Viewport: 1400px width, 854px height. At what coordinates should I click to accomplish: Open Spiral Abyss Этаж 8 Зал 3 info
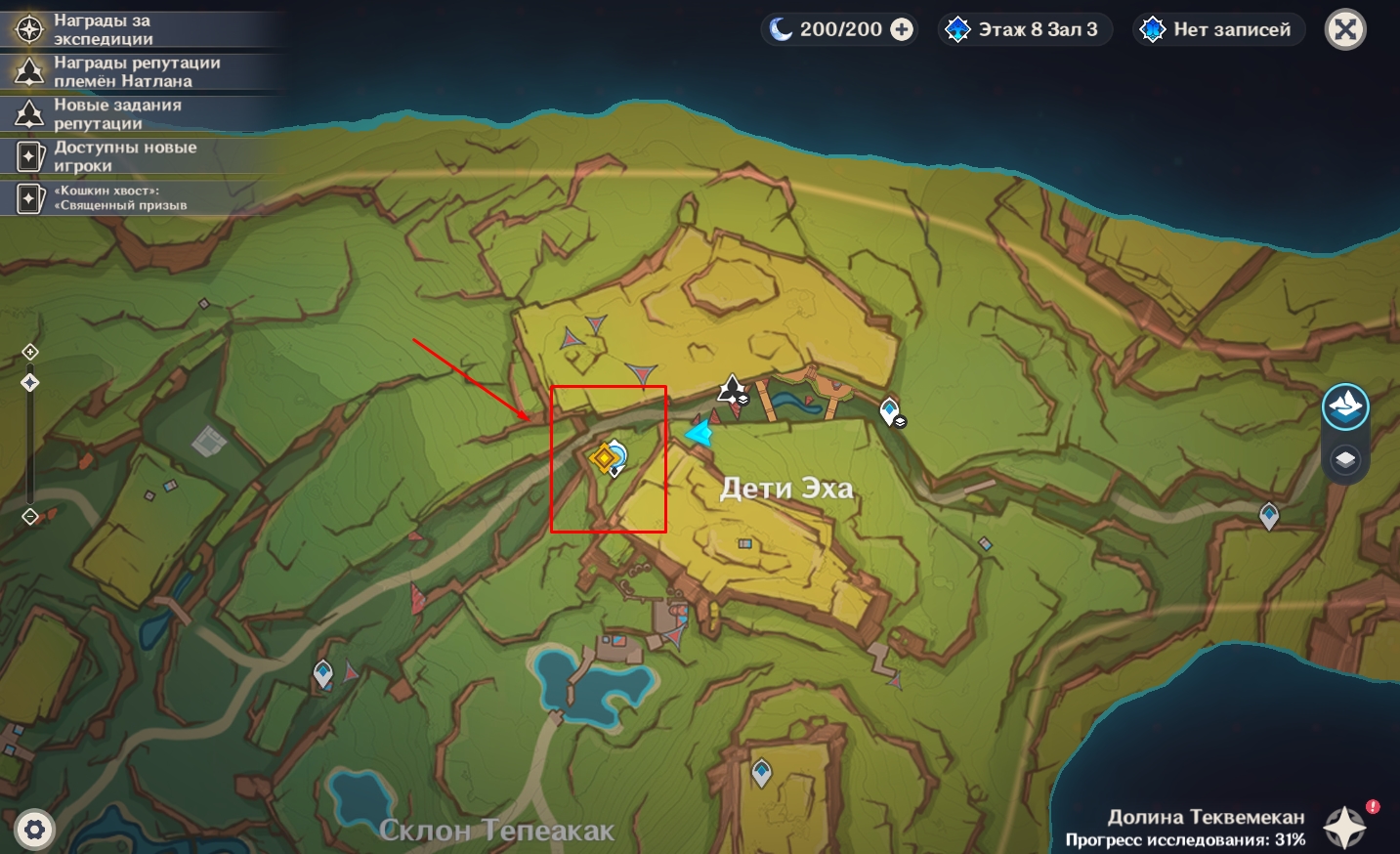pos(1025,30)
